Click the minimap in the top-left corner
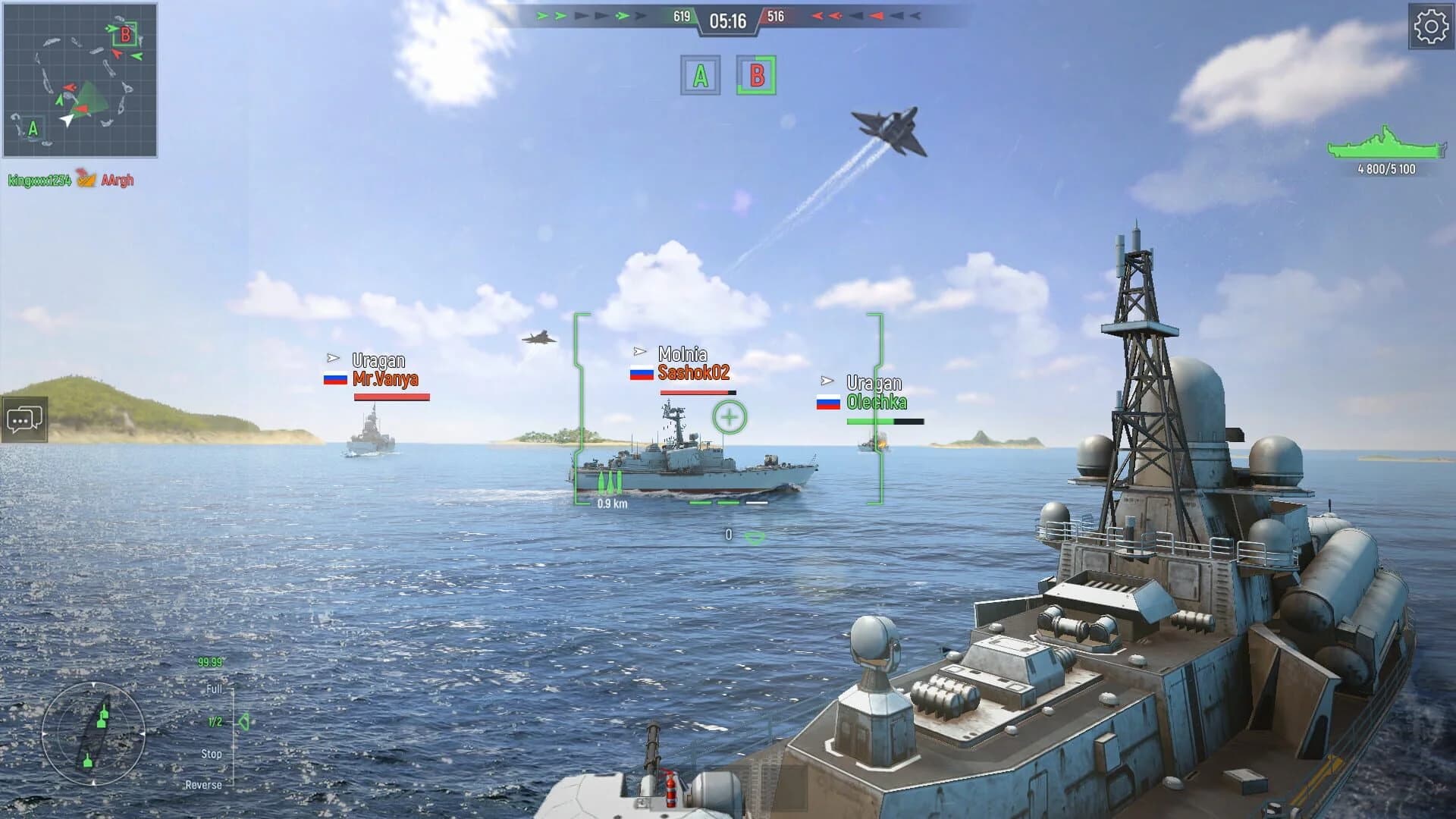This screenshot has width=1456, height=819. [x=80, y=82]
